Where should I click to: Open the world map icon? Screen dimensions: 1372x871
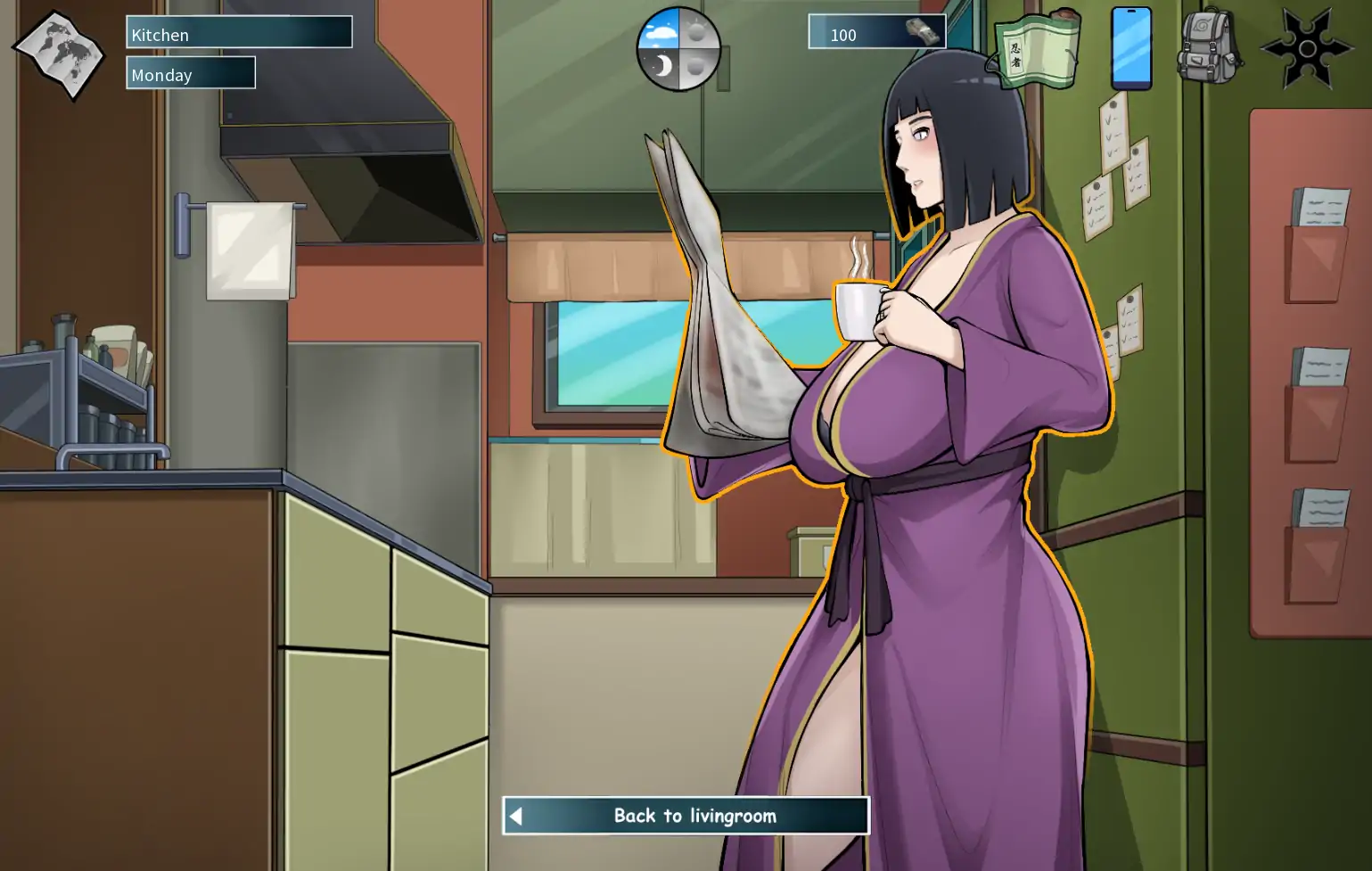(x=59, y=53)
